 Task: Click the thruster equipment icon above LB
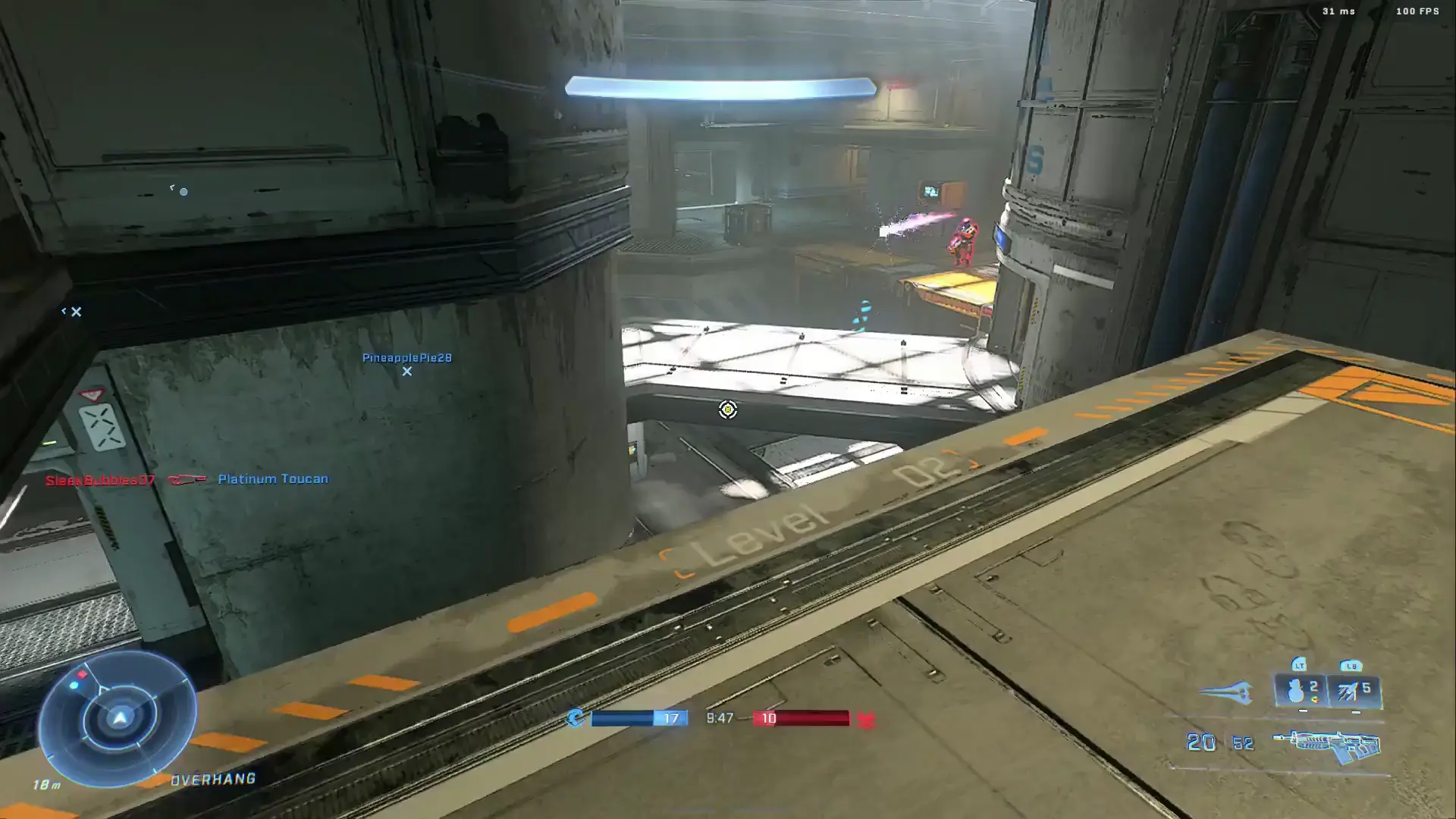(x=1348, y=690)
